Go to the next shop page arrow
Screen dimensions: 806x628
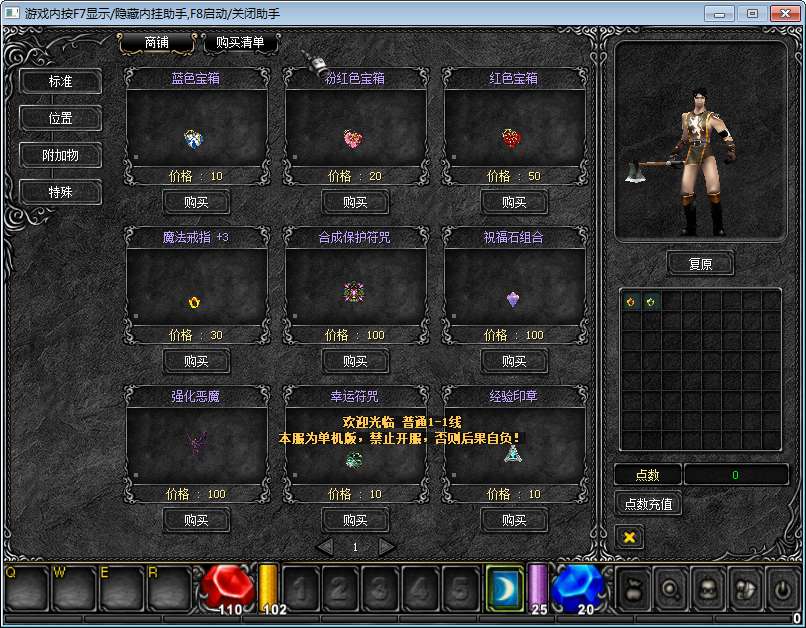point(387,547)
